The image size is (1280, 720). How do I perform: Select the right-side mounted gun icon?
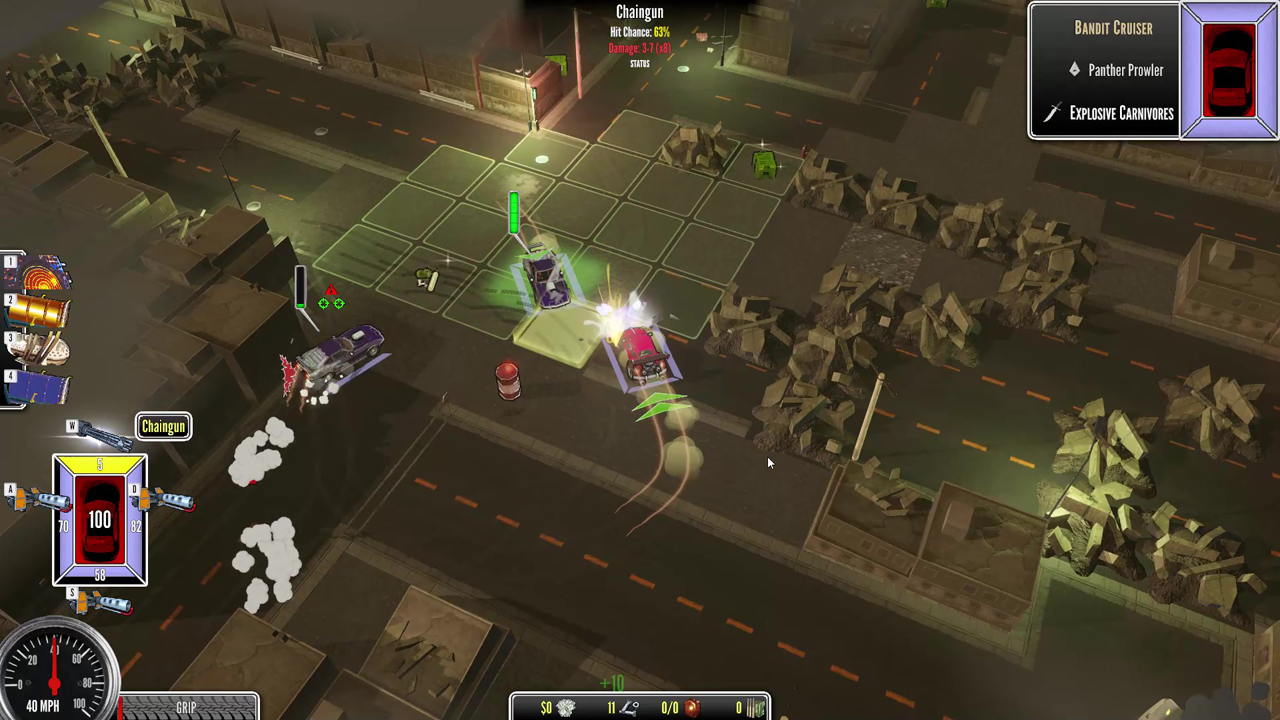(165, 499)
